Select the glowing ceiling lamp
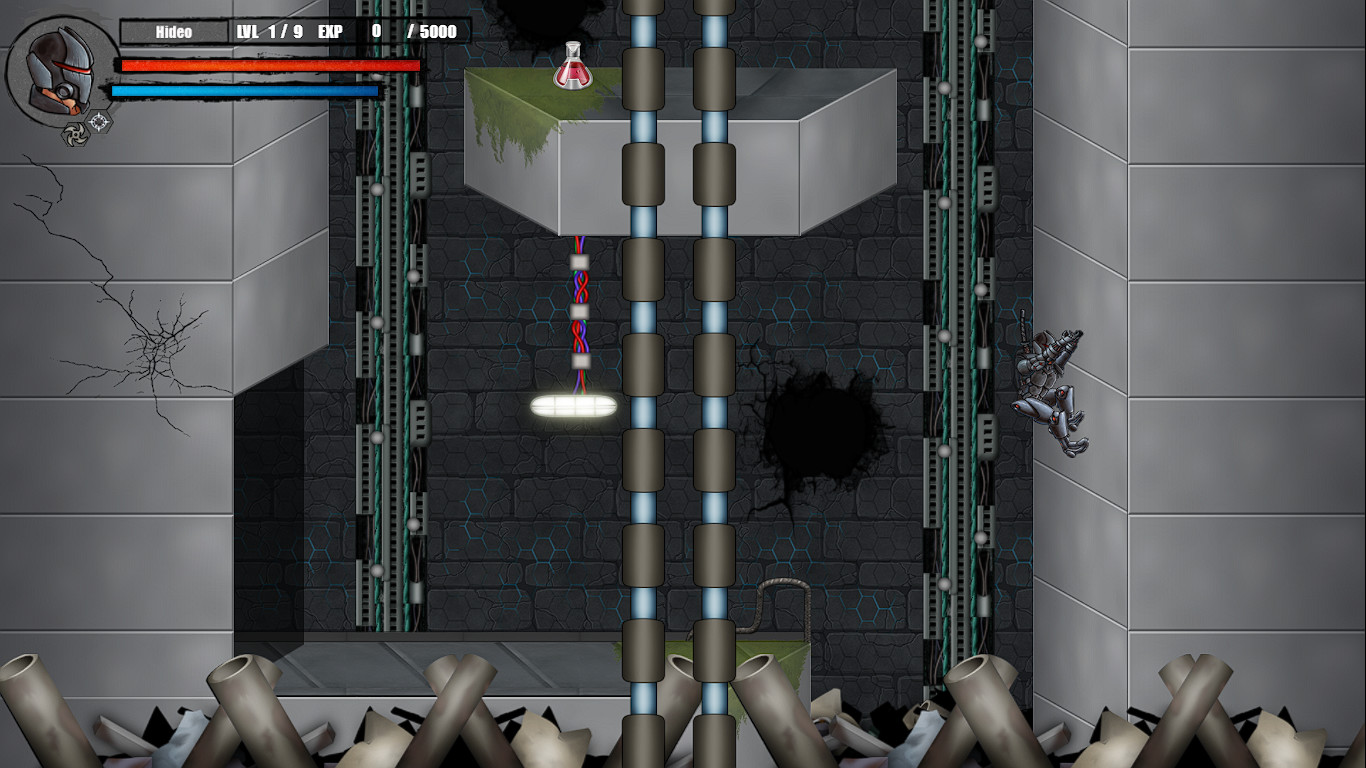 pos(575,404)
